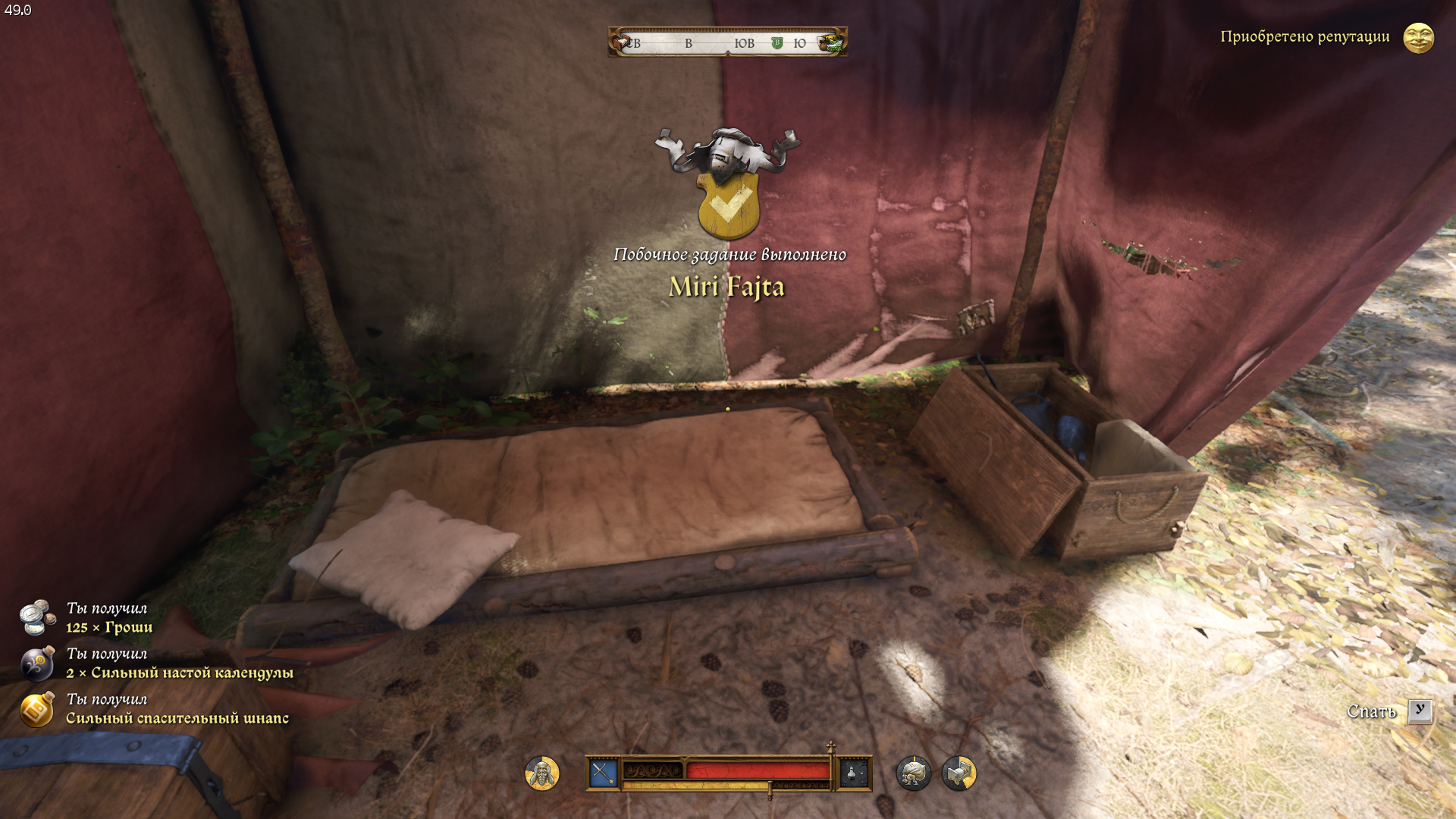The height and width of the screenshot is (819, 1456).
Task: Select the potion quick slot
Action: pos(854,773)
